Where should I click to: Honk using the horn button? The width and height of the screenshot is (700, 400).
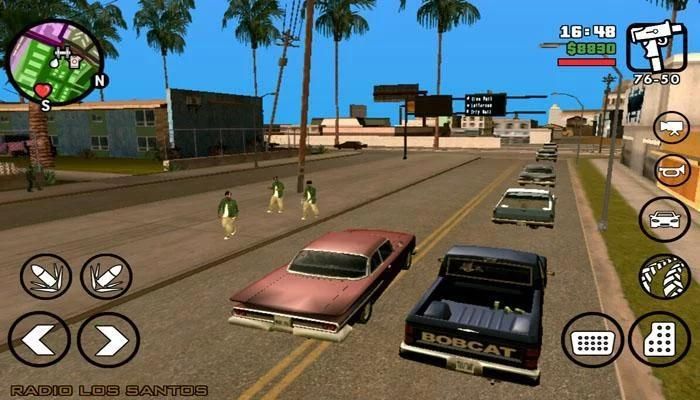671,170
